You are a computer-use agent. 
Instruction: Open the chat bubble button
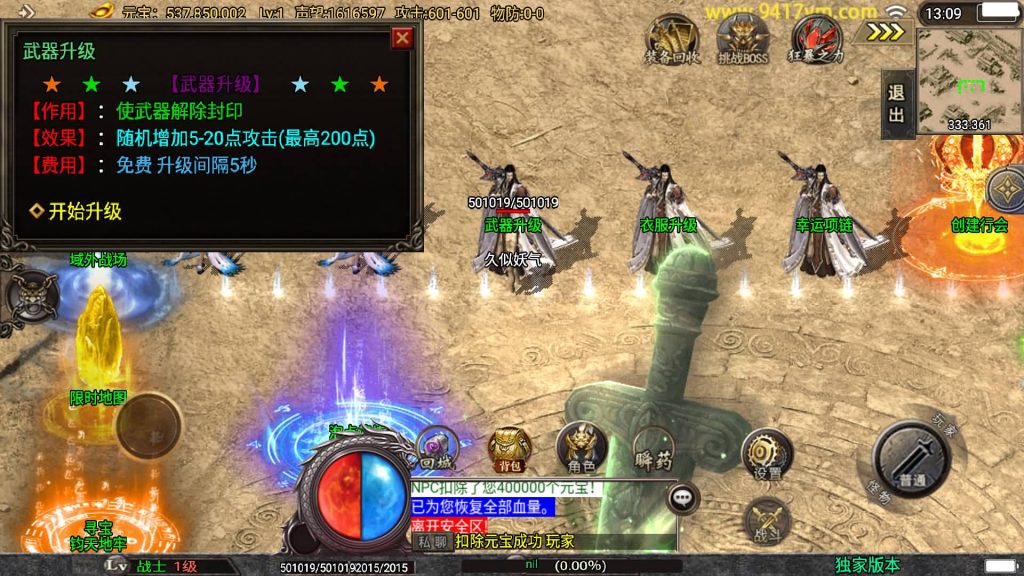(684, 495)
